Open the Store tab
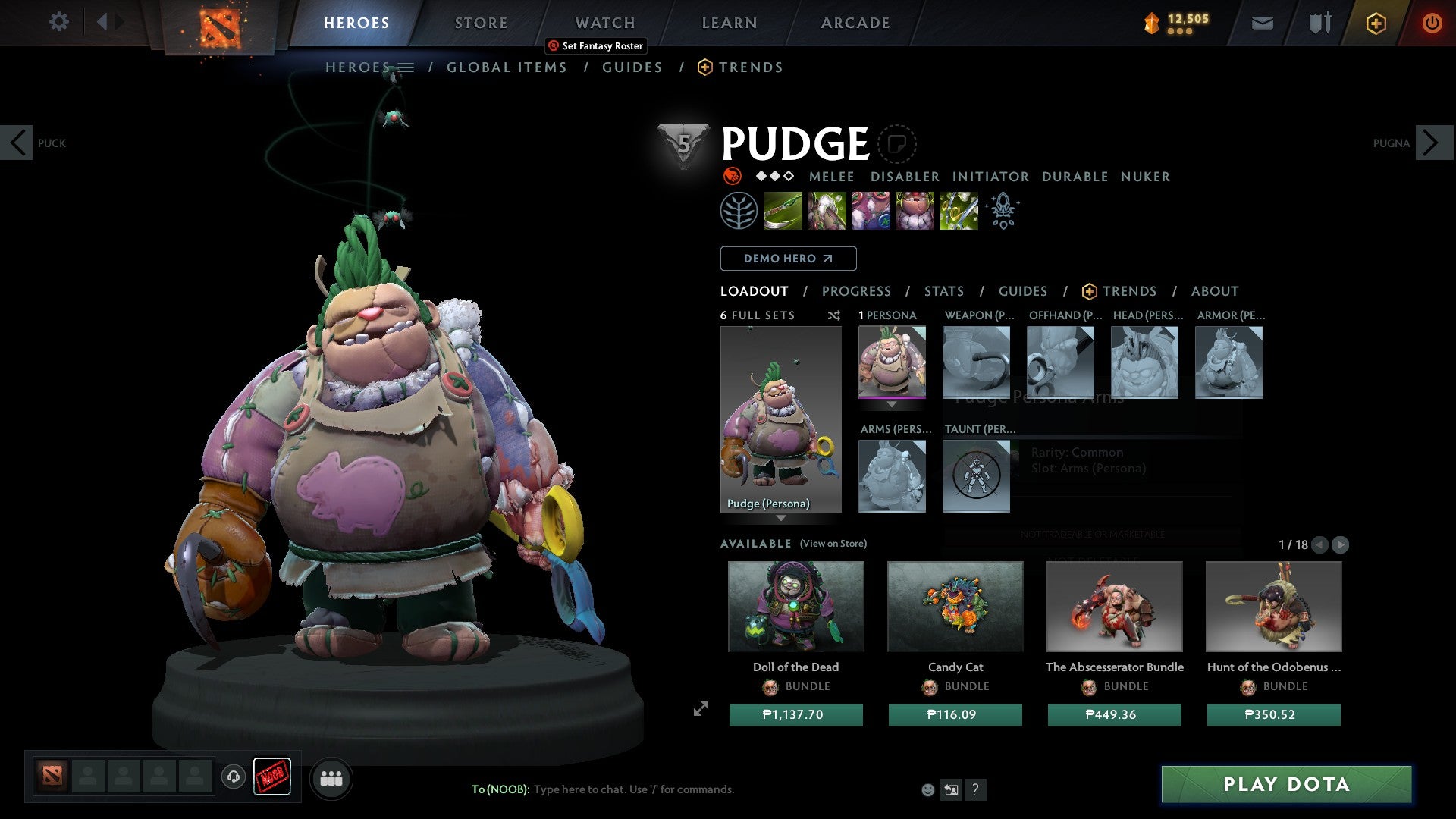This screenshot has height=819, width=1456. coord(481,23)
